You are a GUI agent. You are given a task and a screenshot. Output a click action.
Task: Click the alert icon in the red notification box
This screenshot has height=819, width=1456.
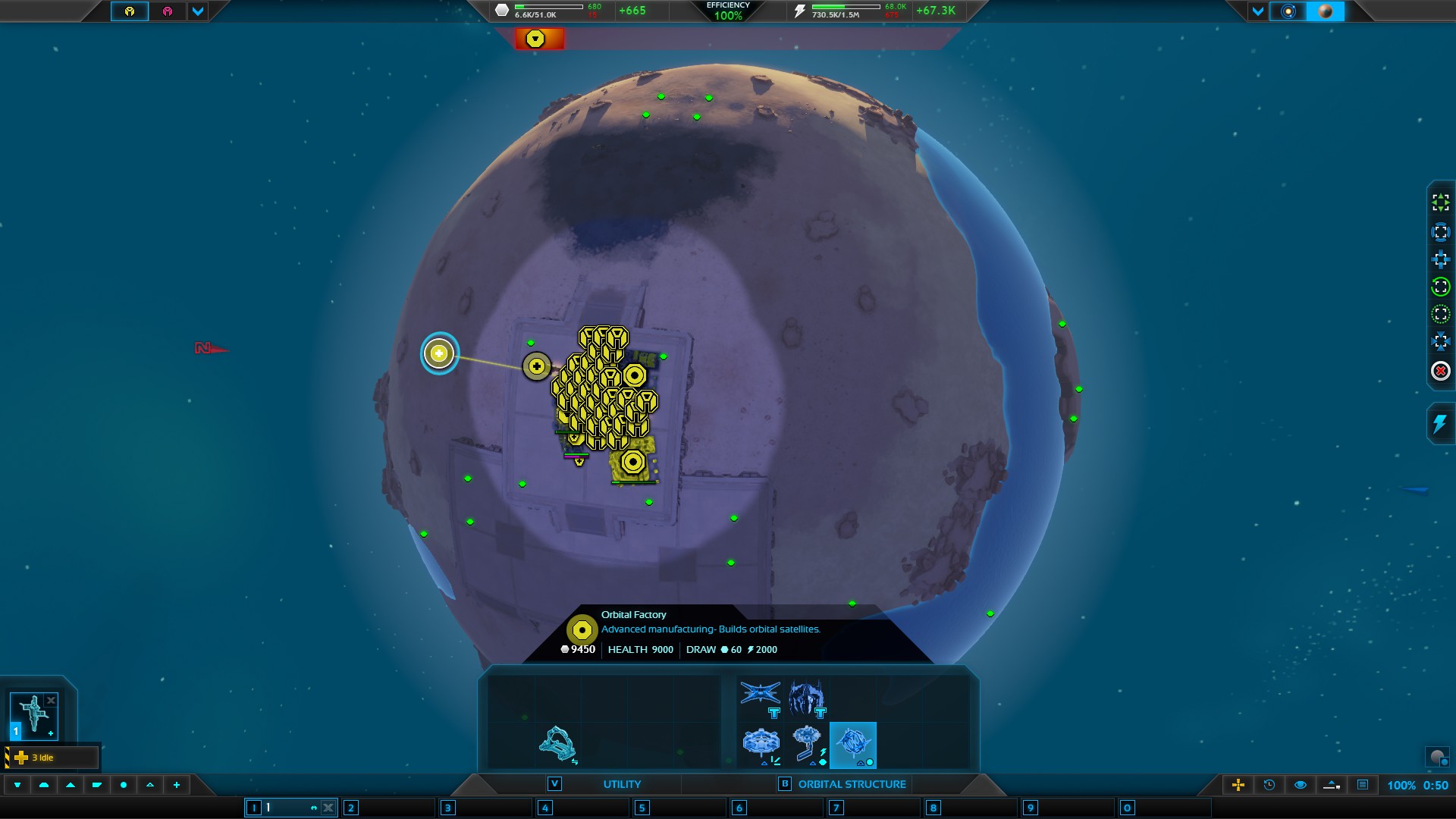[536, 39]
